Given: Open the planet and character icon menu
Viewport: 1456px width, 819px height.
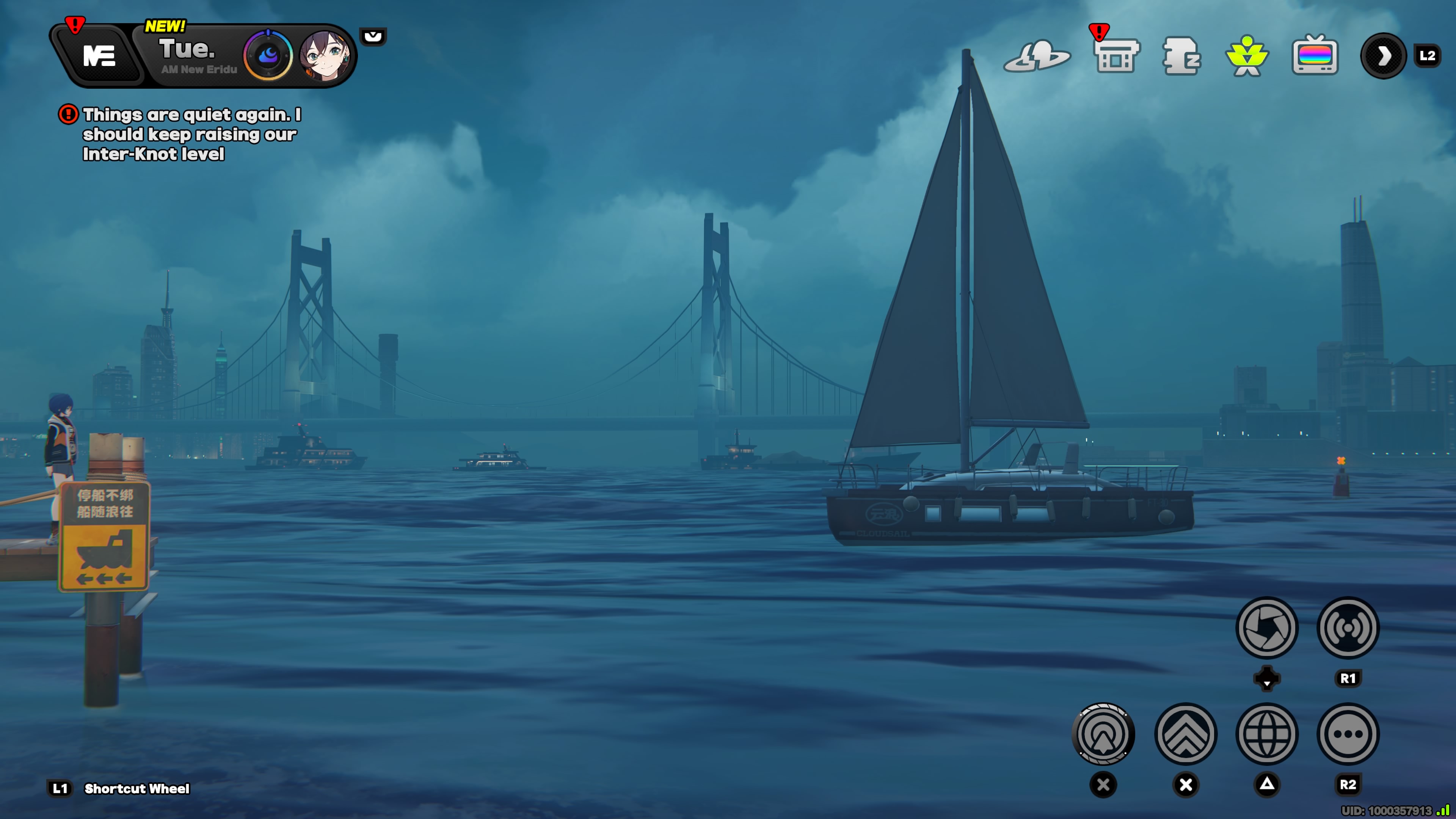Looking at the screenshot, I should (x=1037, y=56).
